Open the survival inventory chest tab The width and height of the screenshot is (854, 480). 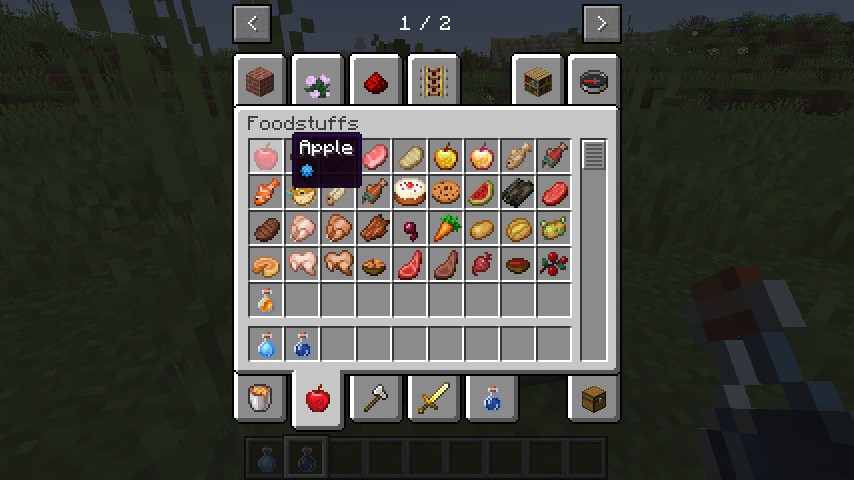click(594, 398)
